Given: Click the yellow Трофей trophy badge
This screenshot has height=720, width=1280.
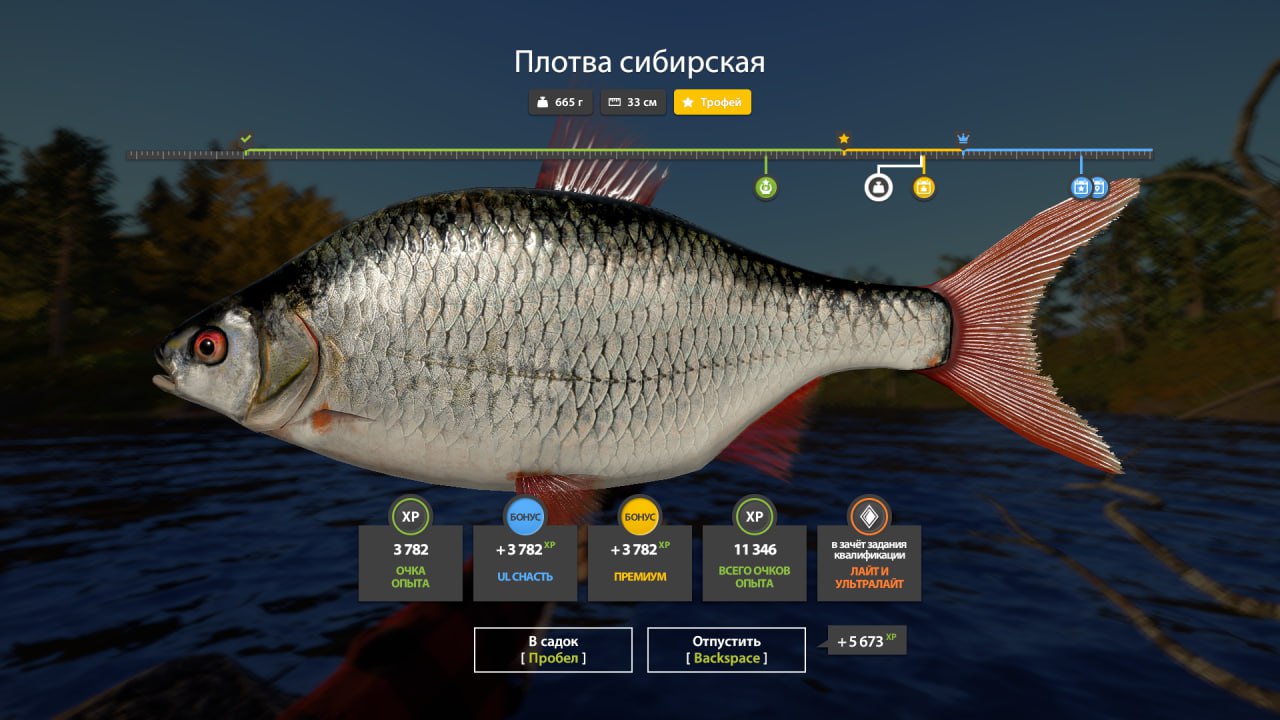Looking at the screenshot, I should click(x=712, y=102).
